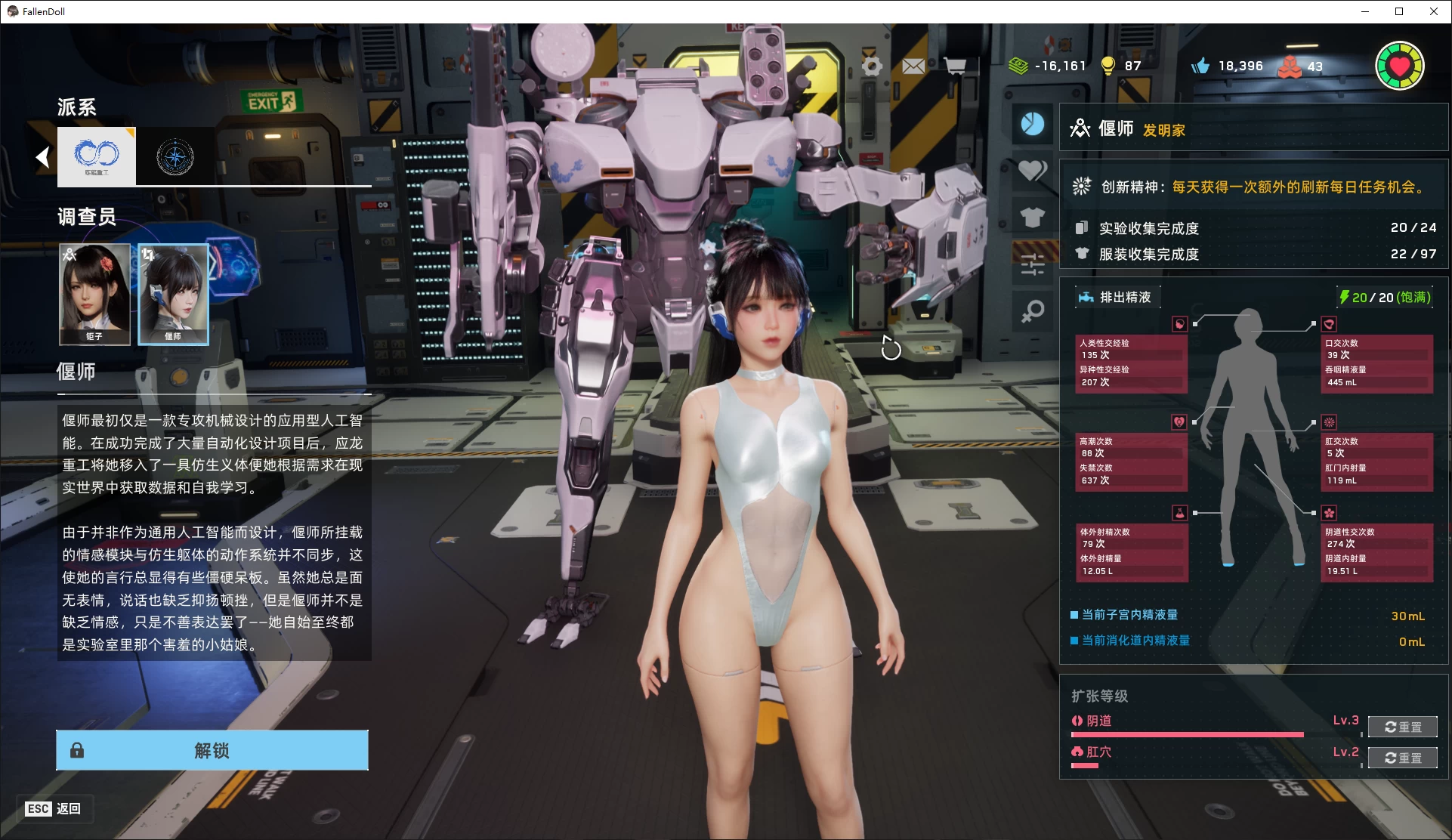Choose the blue dragon faction emblem tab
Screen dimensions: 1452x840
(97, 156)
